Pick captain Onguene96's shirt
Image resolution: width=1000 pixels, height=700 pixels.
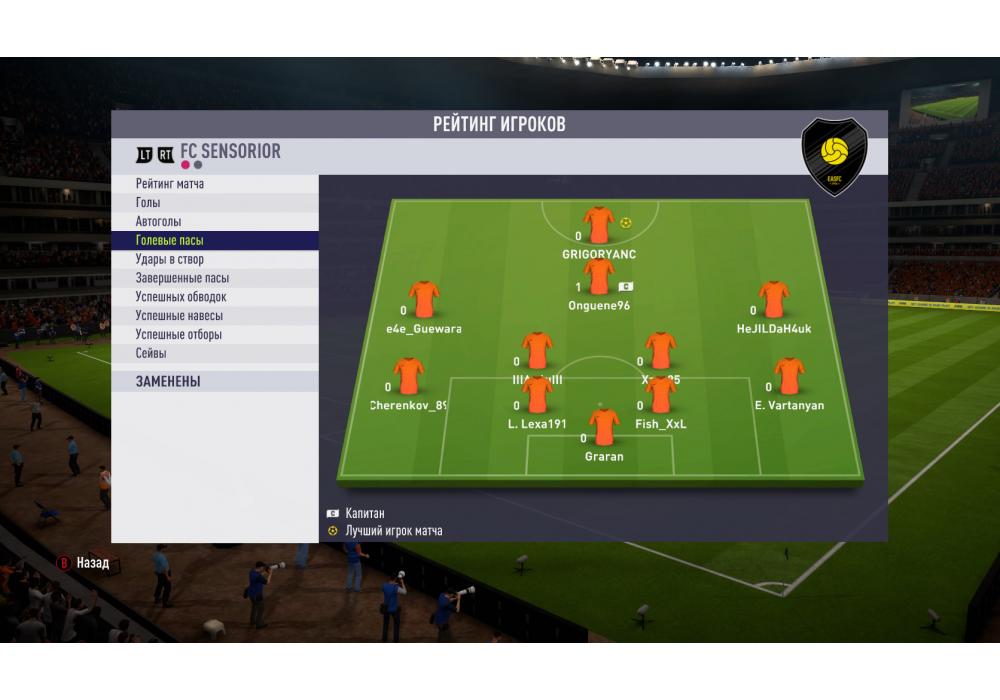click(x=599, y=278)
